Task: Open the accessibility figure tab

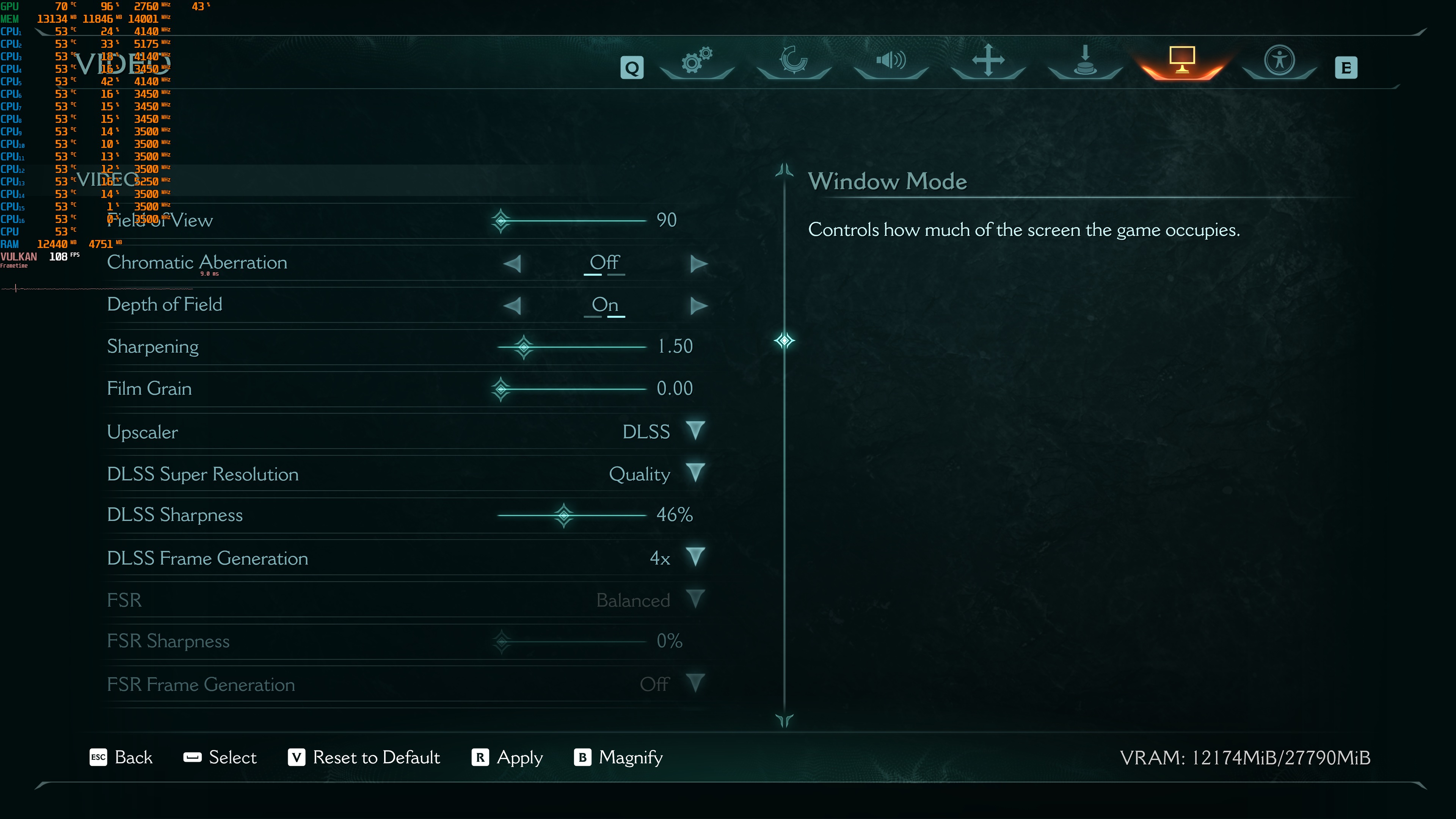Action: pos(1279,61)
